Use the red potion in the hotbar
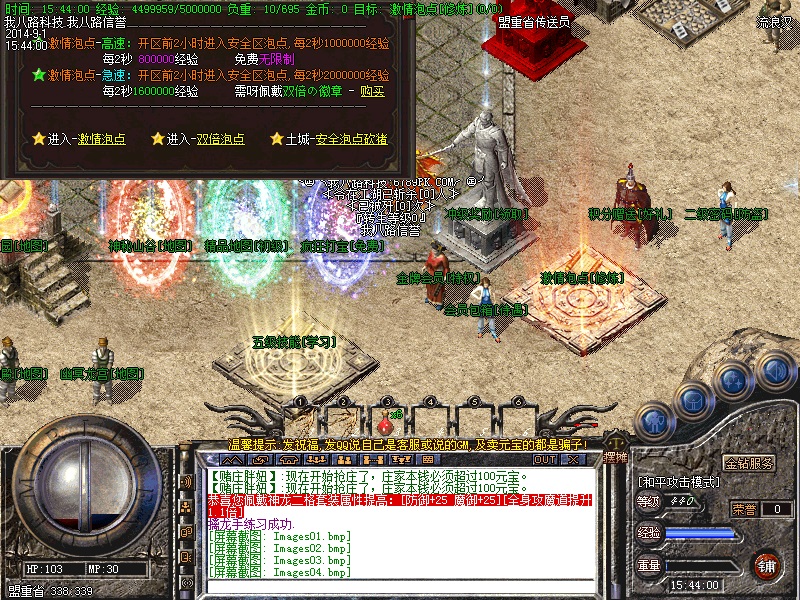800x600 pixels. tap(385, 418)
